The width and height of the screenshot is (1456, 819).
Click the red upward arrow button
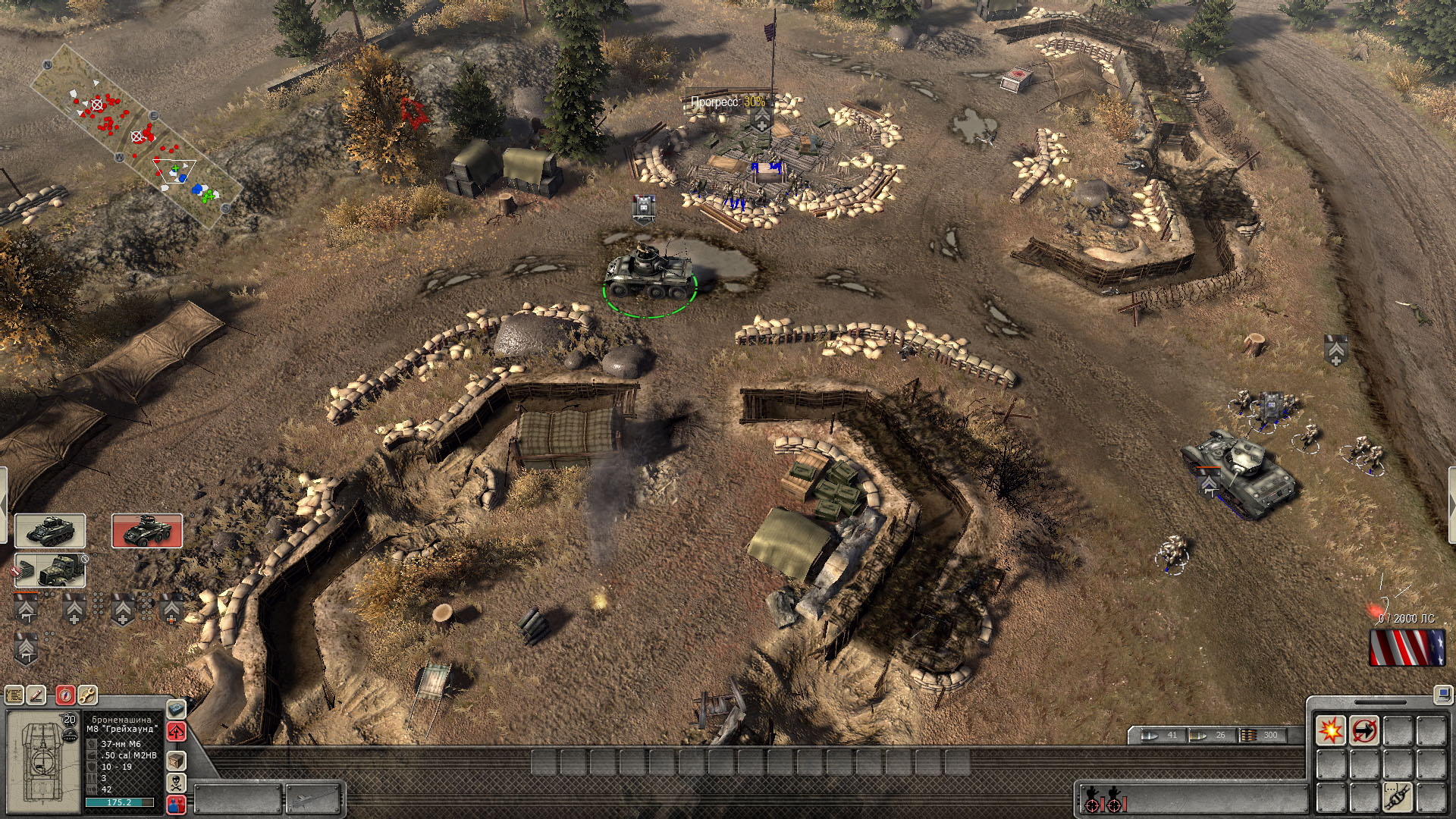(x=176, y=732)
